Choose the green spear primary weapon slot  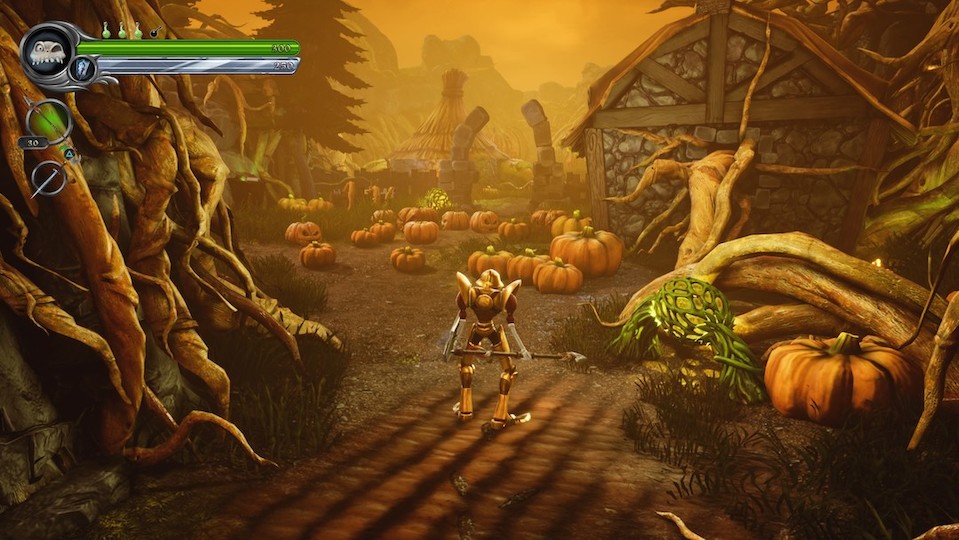click(x=48, y=121)
